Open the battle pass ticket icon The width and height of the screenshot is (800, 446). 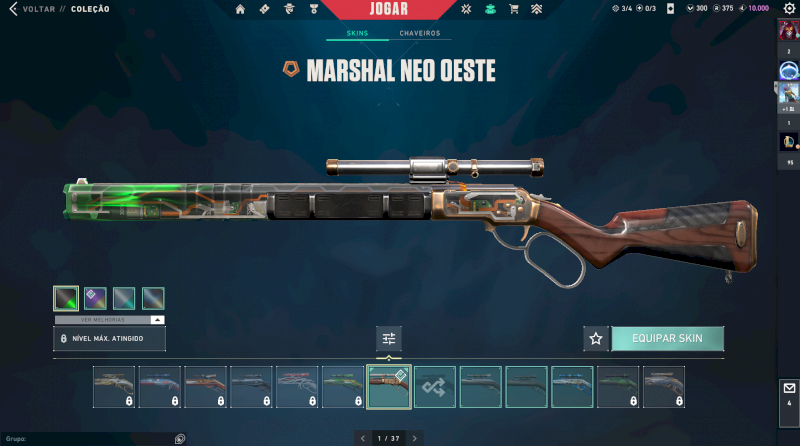pyautogui.click(x=264, y=9)
